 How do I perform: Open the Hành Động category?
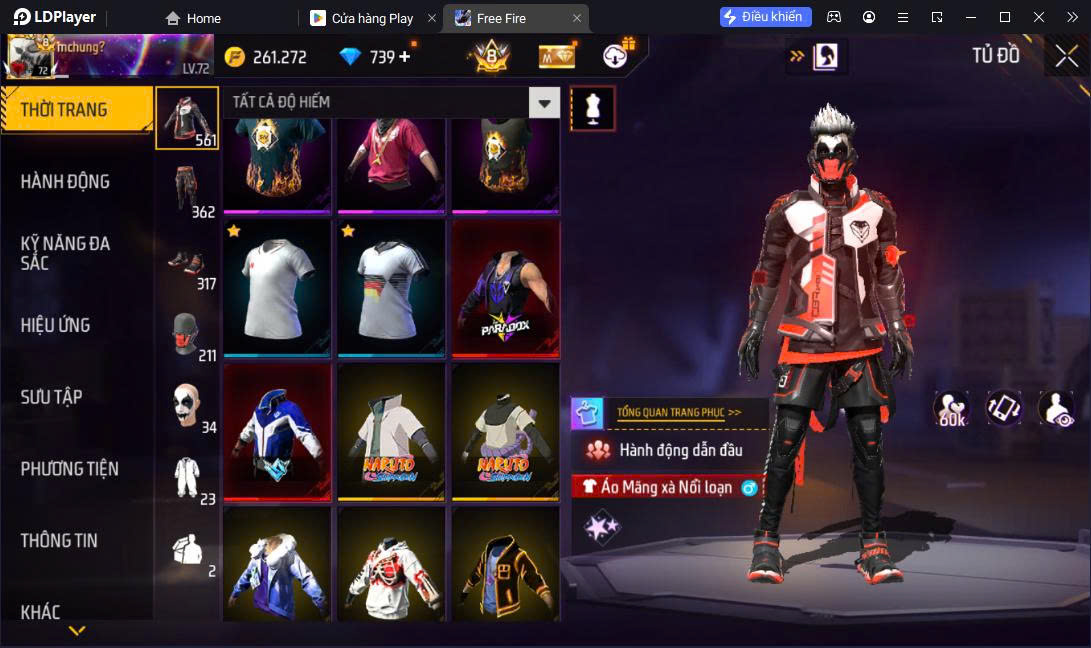[65, 182]
